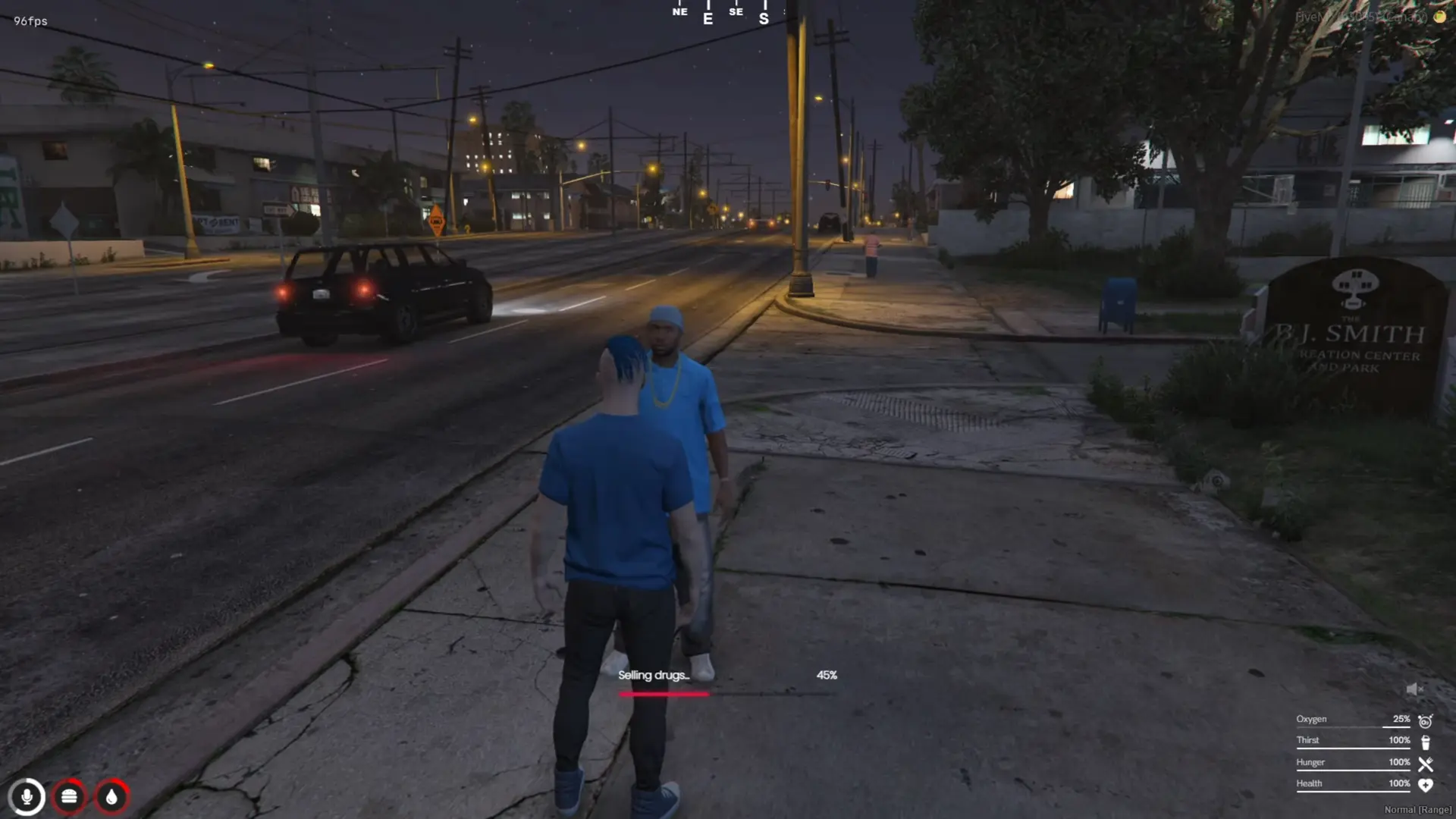Toggle the muted speaker icon
Screen dimensions: 1456x819
(x=1414, y=689)
